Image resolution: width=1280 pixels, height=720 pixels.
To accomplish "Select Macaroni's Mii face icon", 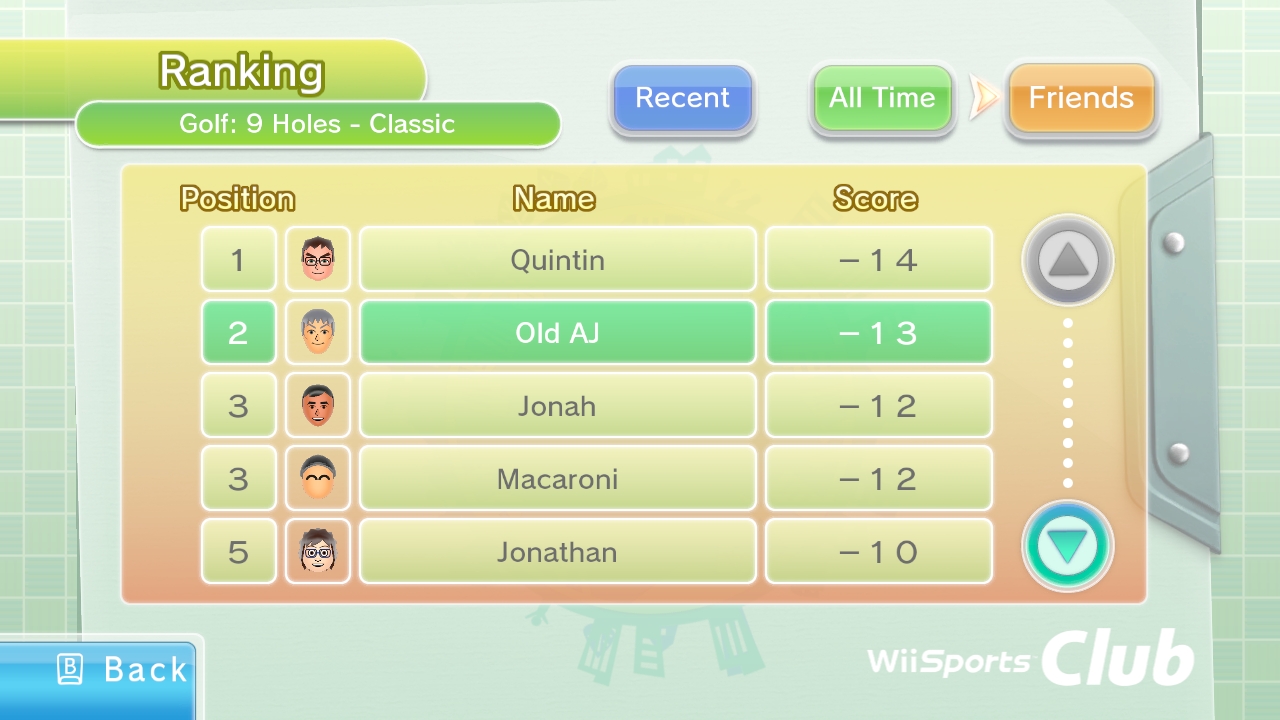I will pos(318,479).
